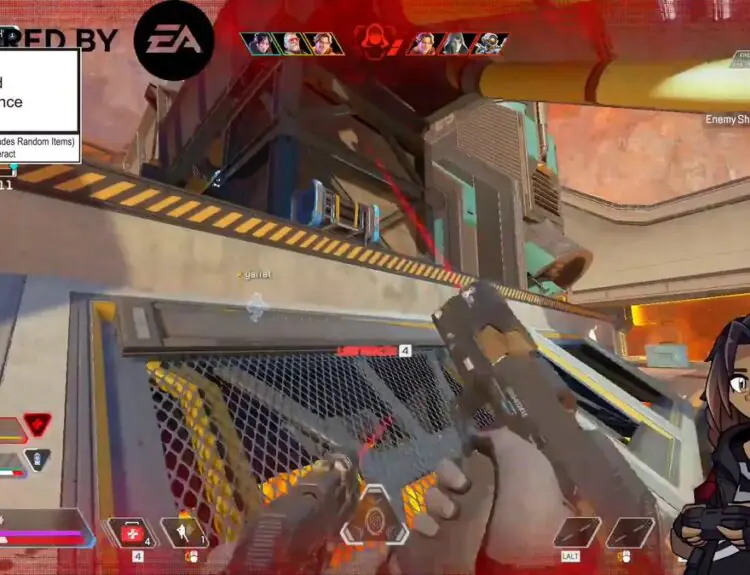Select the first legend portrait of the left team
750x575 pixels.
[260, 43]
